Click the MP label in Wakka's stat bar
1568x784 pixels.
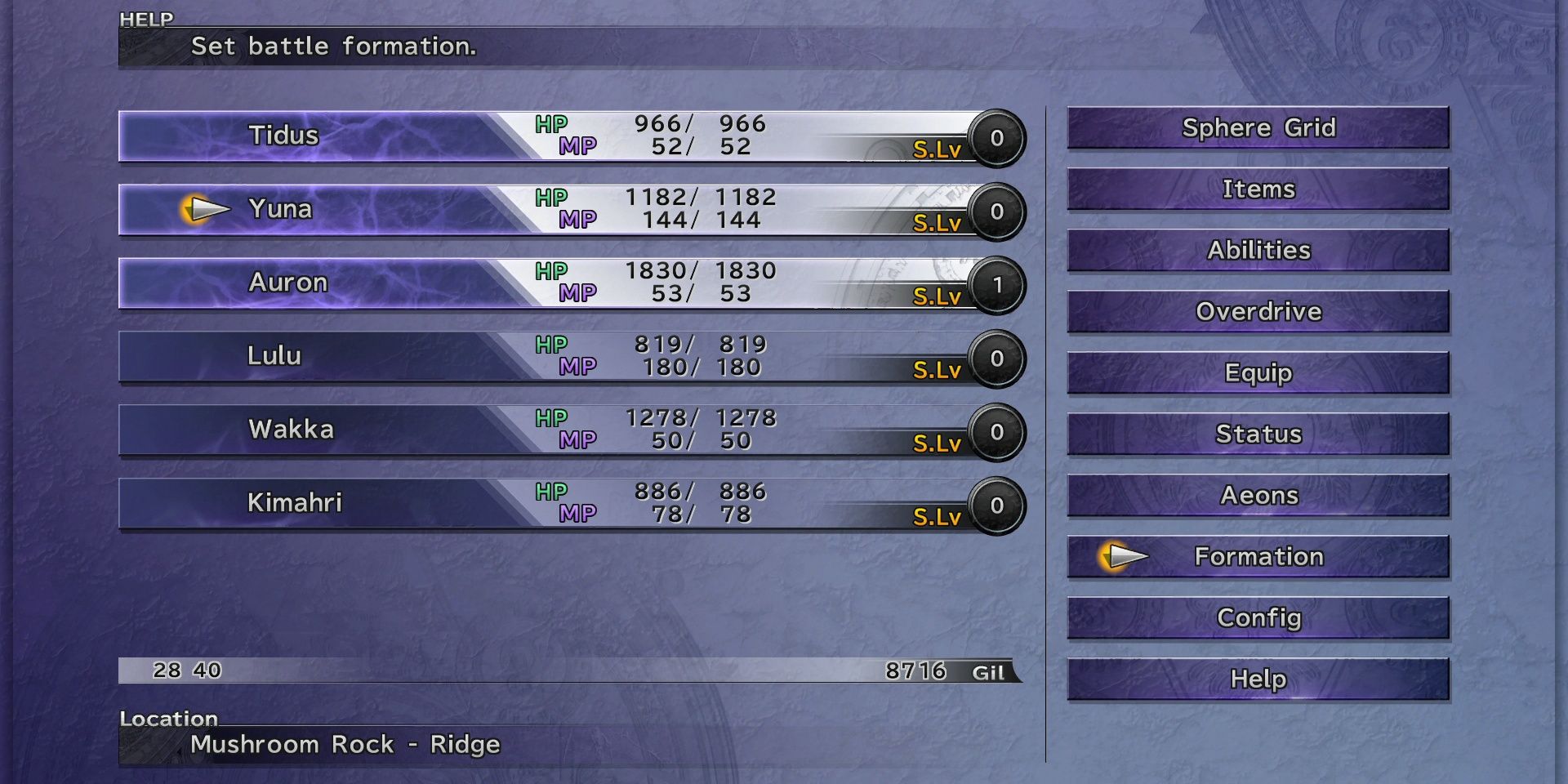pos(578,440)
